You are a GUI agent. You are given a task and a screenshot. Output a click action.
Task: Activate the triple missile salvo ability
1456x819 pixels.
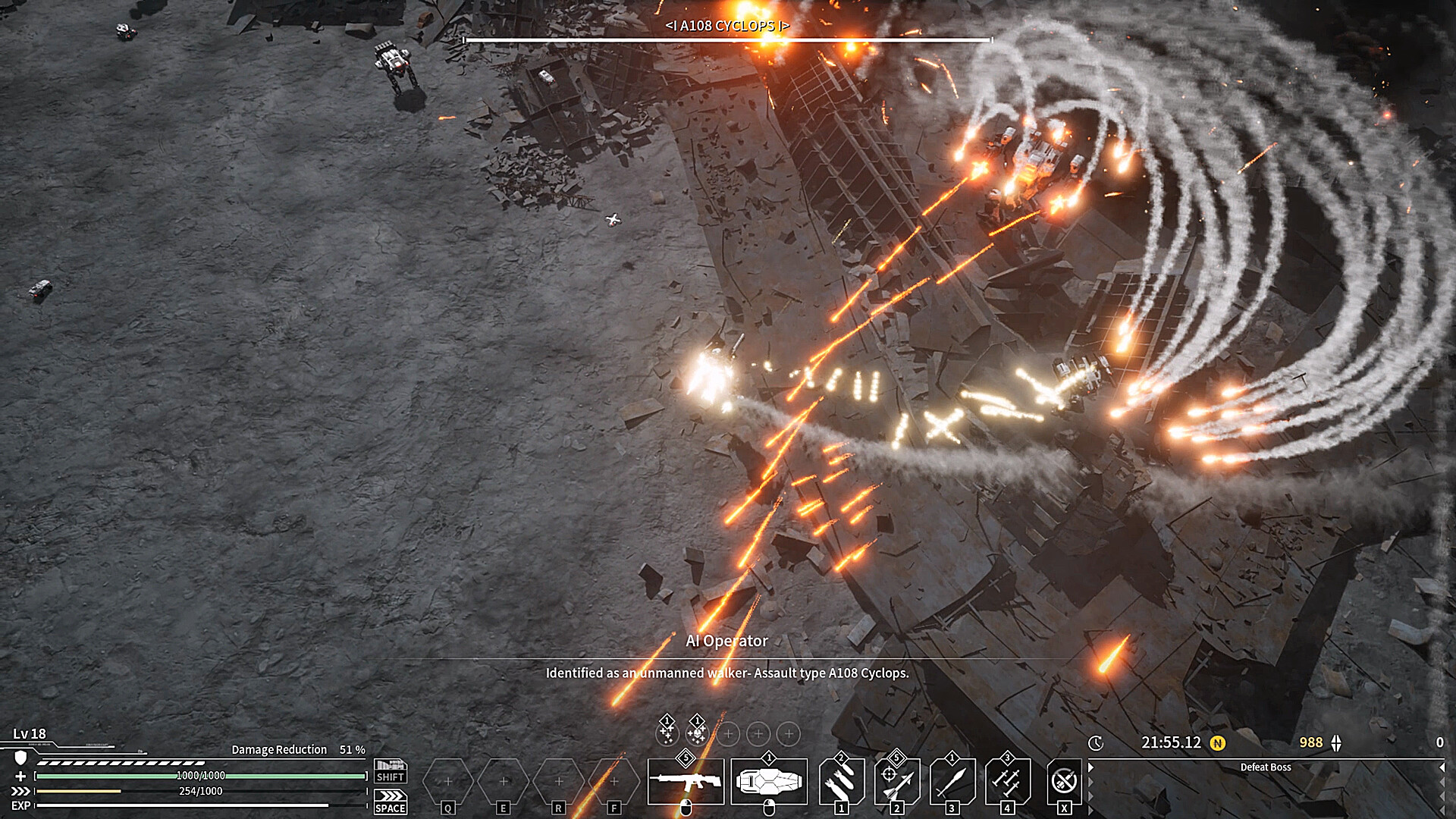tap(1008, 781)
